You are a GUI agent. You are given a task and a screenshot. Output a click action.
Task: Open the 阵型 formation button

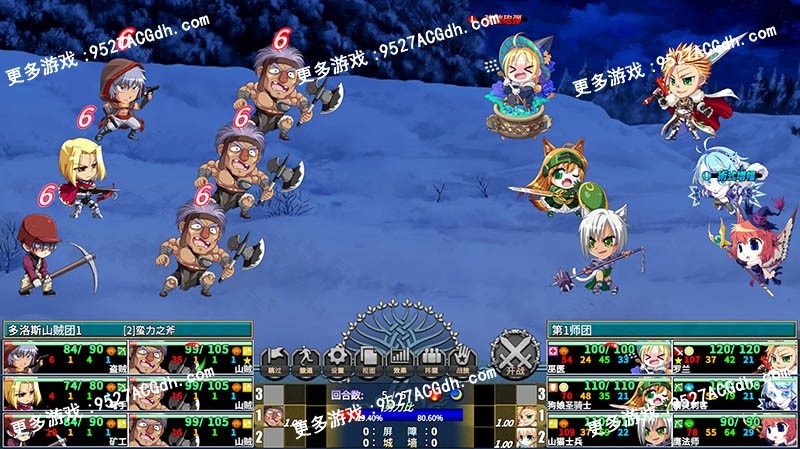point(430,359)
